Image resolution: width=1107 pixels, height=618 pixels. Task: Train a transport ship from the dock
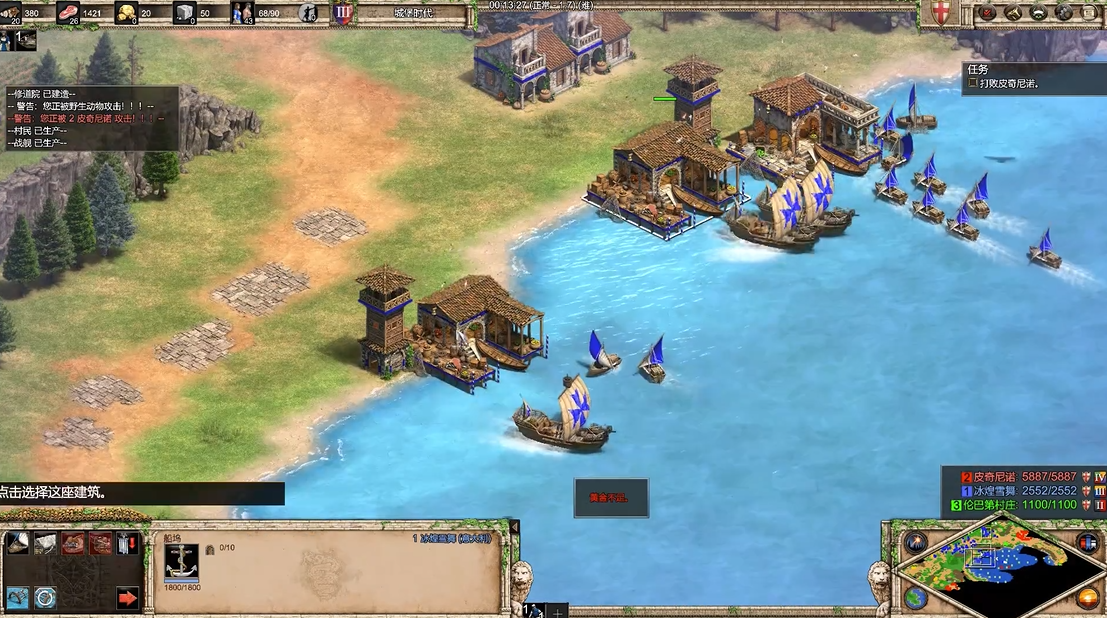46,543
